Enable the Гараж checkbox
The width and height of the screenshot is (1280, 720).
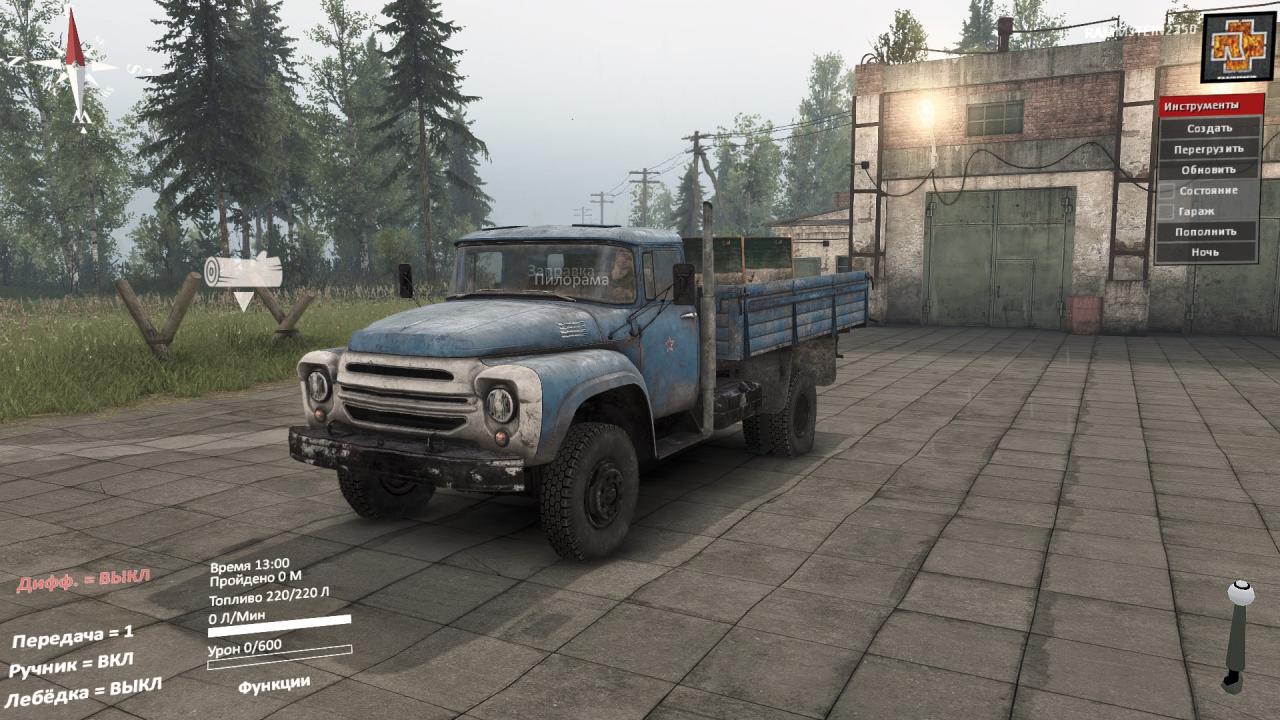(1167, 212)
